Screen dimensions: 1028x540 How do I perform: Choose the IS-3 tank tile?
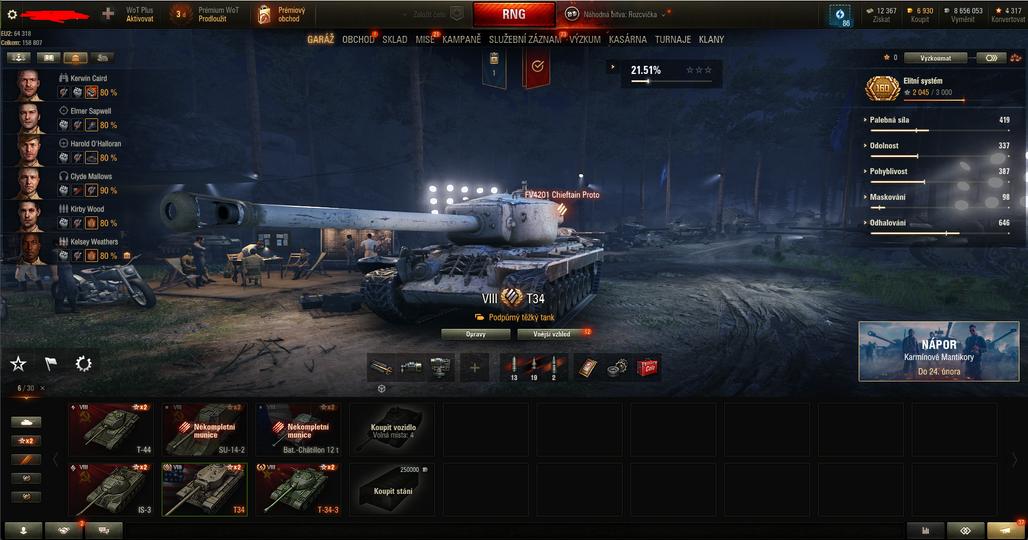[110, 489]
